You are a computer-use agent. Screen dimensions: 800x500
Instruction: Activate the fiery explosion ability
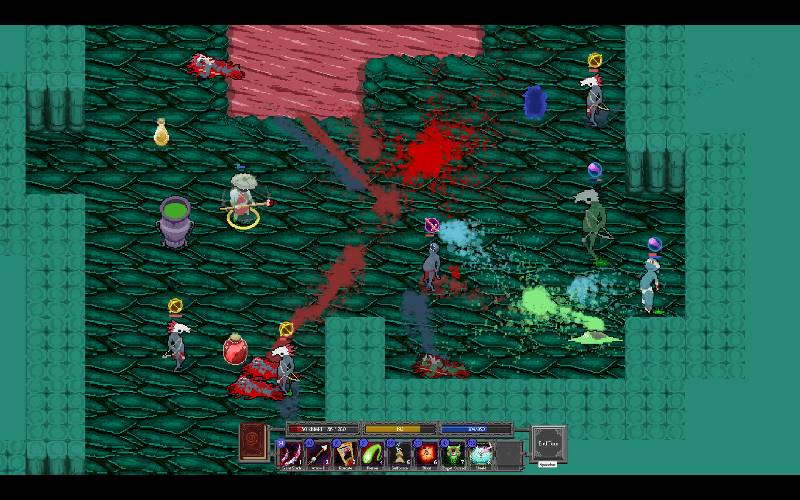427,454
